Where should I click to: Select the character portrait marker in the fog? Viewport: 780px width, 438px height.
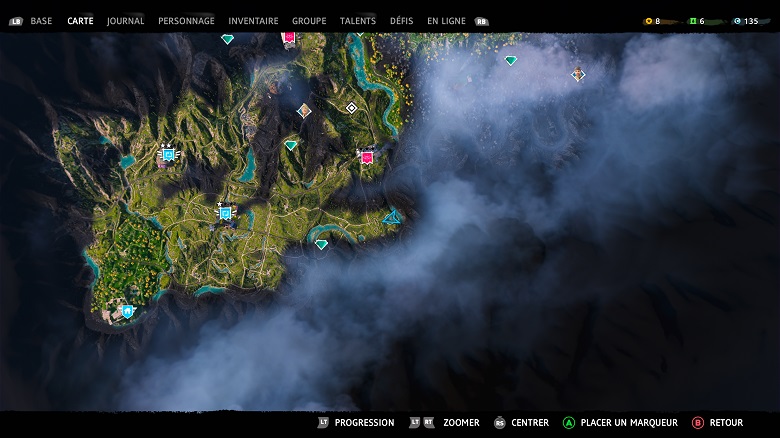(578, 74)
